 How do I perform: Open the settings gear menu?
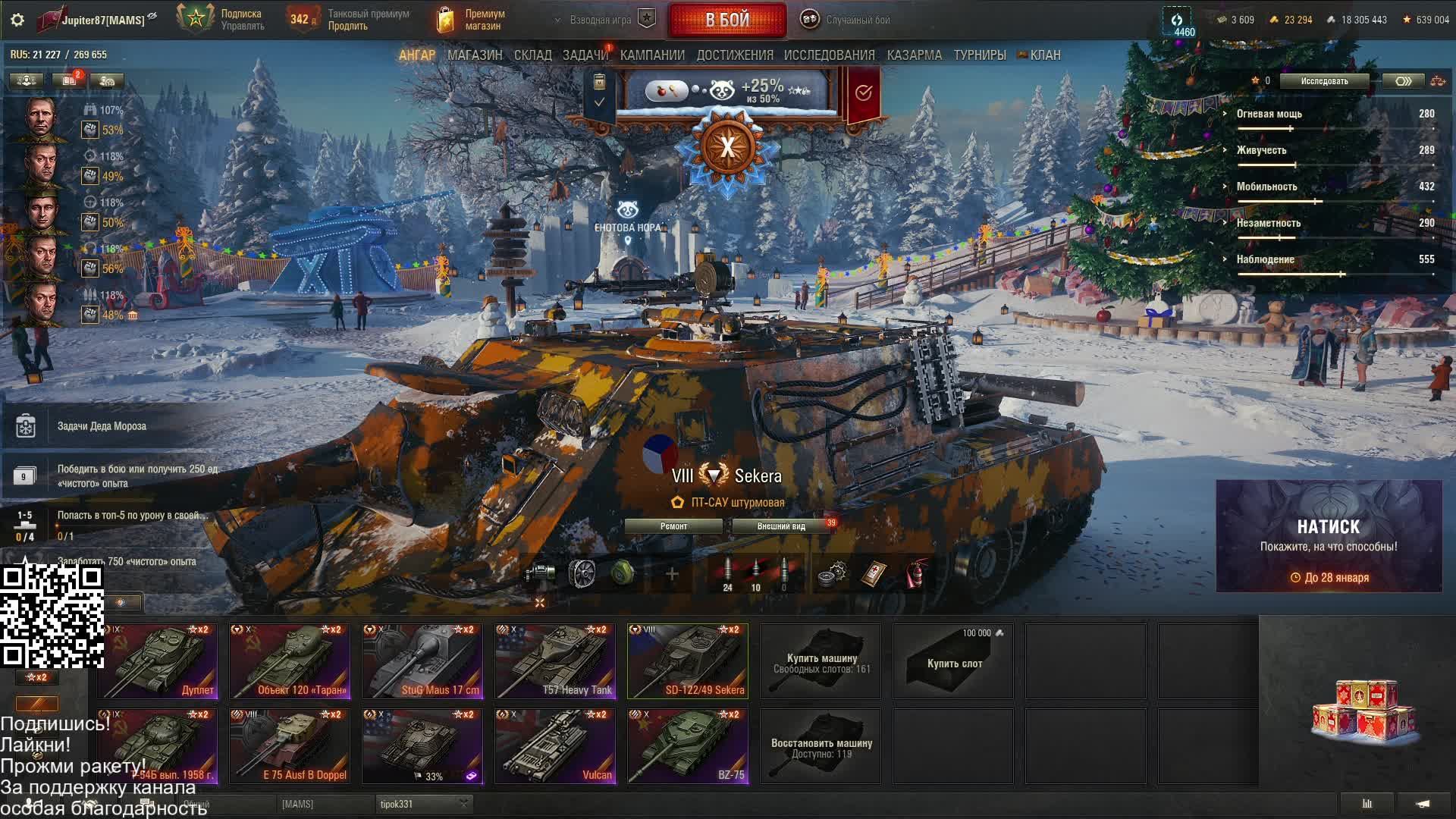click(x=17, y=20)
